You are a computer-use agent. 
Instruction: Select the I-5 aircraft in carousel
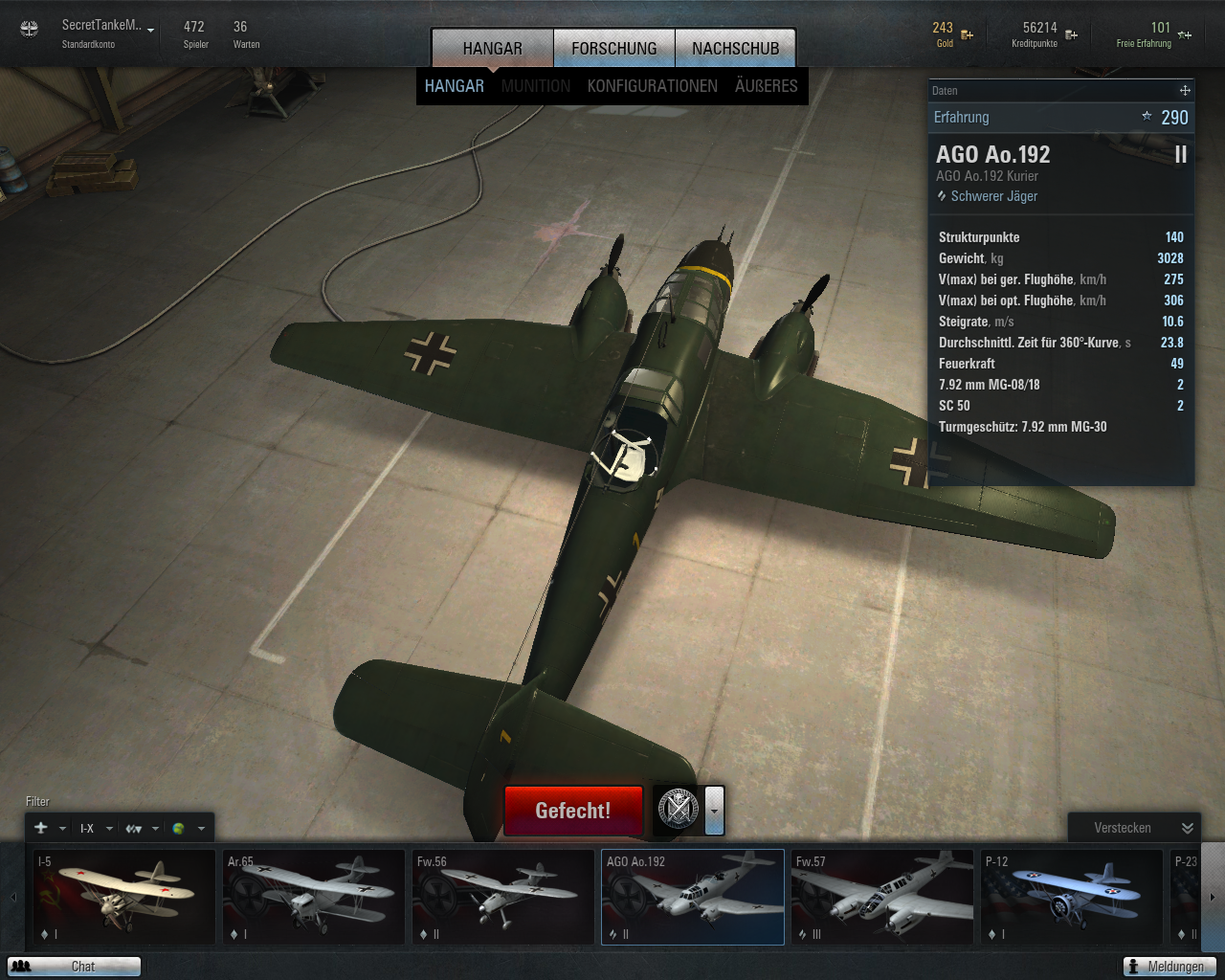coord(123,897)
